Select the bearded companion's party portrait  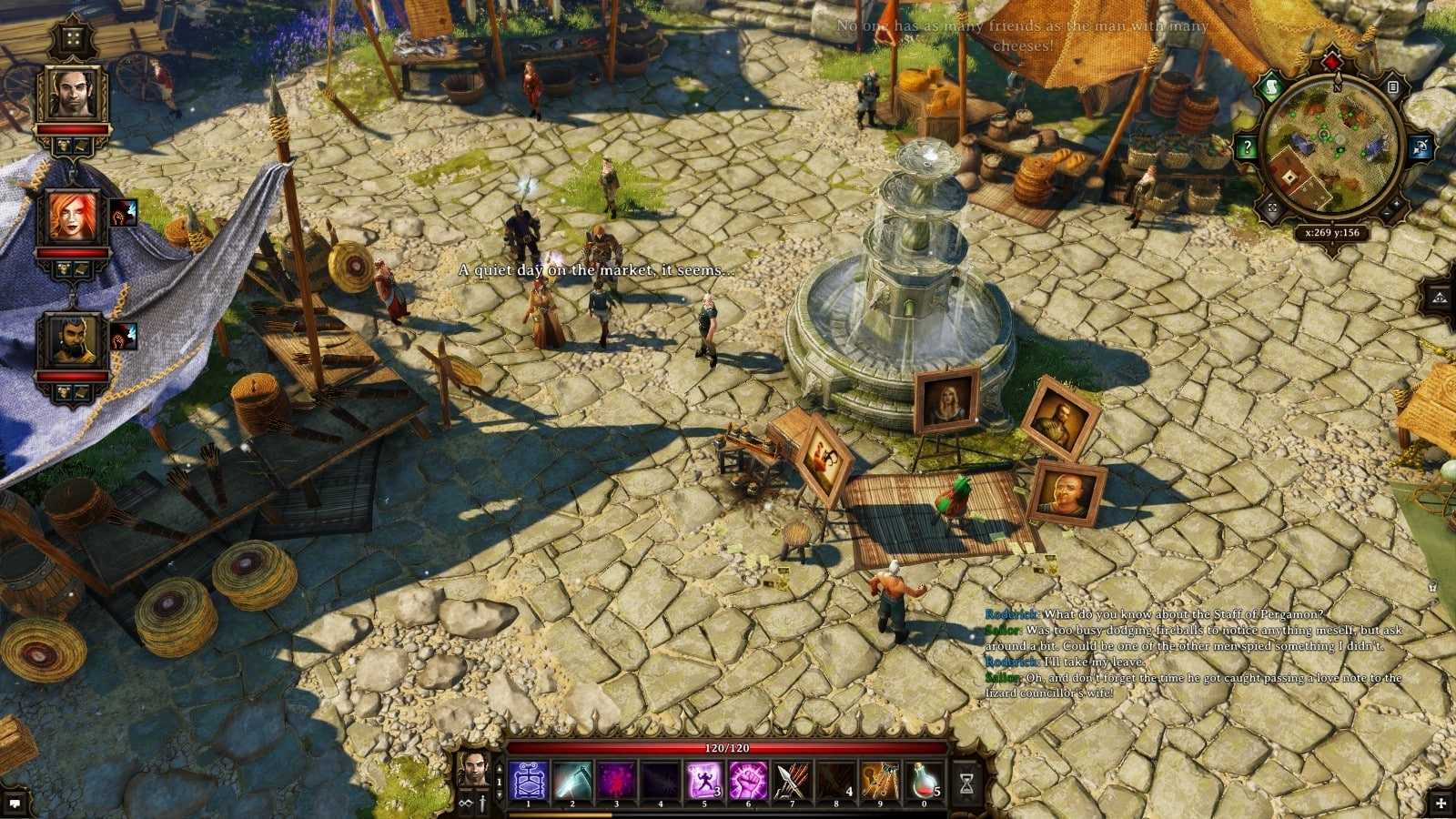pyautogui.click(x=73, y=341)
